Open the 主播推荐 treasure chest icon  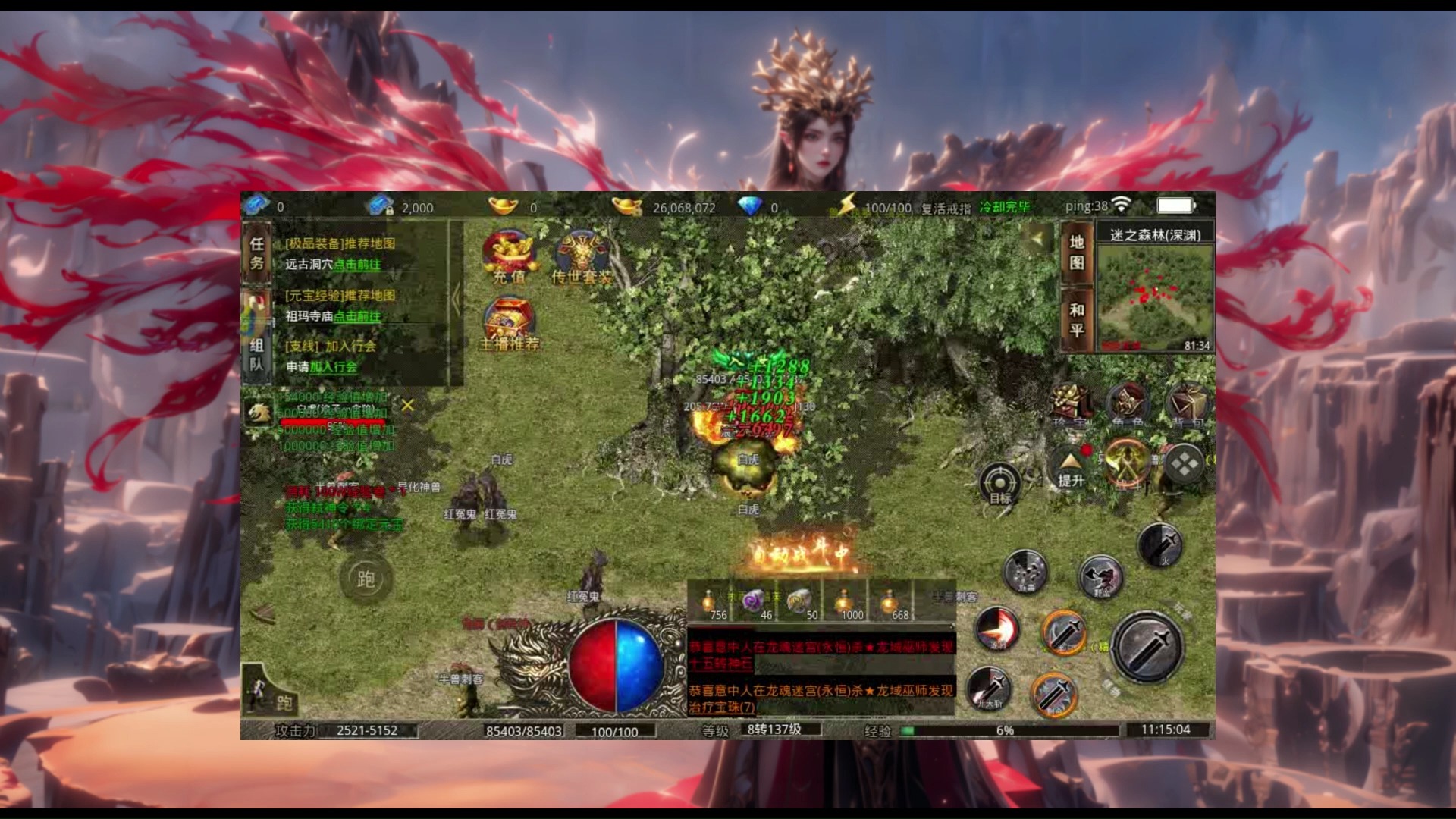510,322
